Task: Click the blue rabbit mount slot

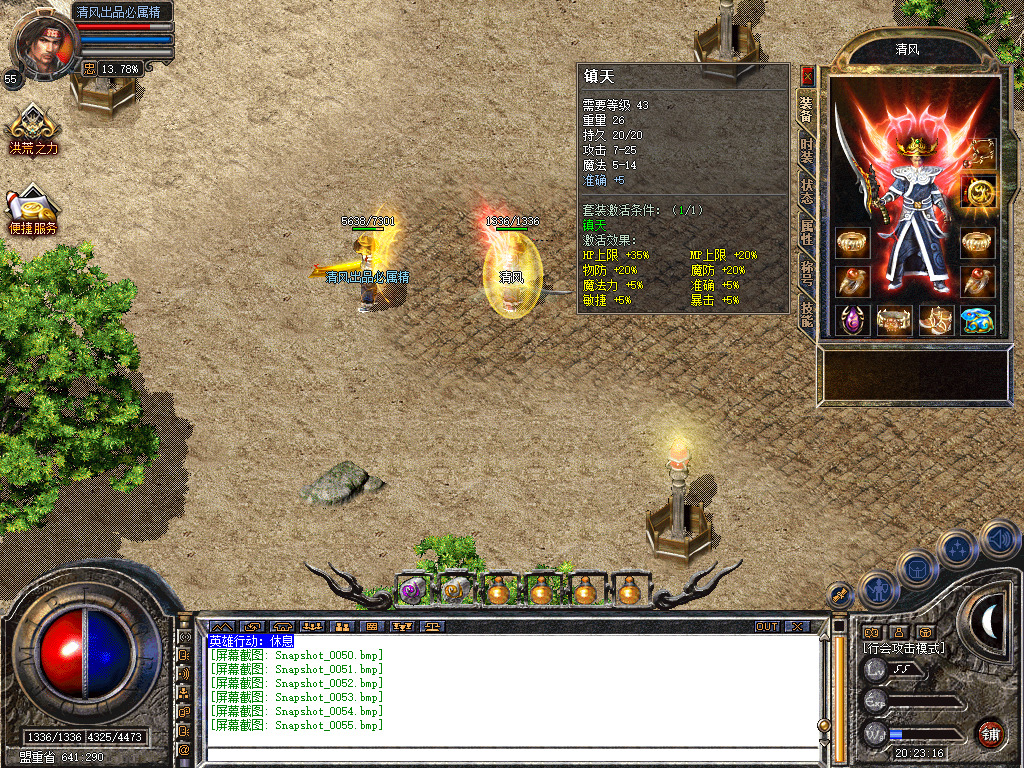Action: coord(978,320)
